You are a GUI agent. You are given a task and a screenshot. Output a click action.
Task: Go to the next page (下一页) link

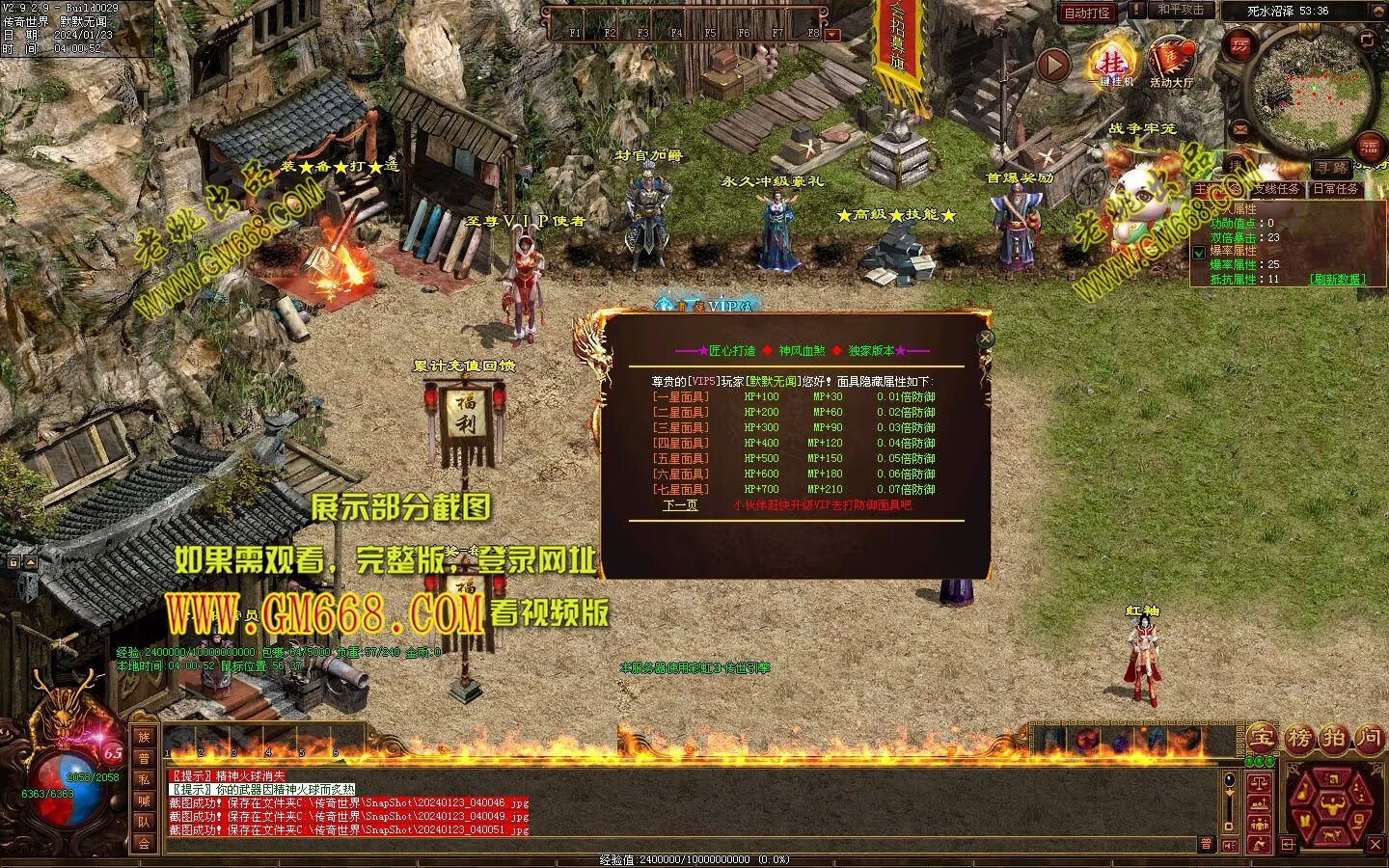(680, 504)
